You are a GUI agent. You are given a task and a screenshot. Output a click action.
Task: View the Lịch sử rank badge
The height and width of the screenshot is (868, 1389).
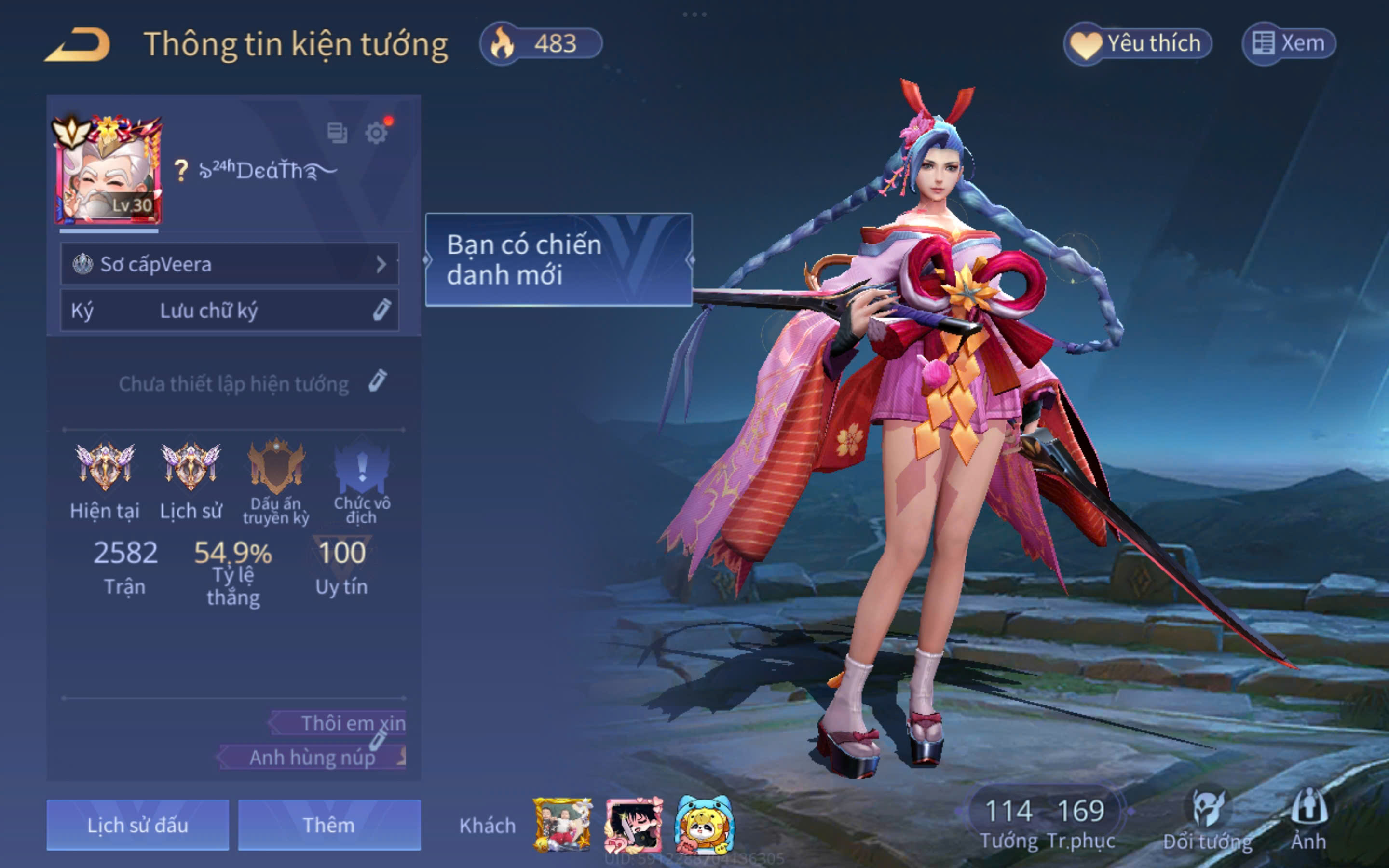191,466
